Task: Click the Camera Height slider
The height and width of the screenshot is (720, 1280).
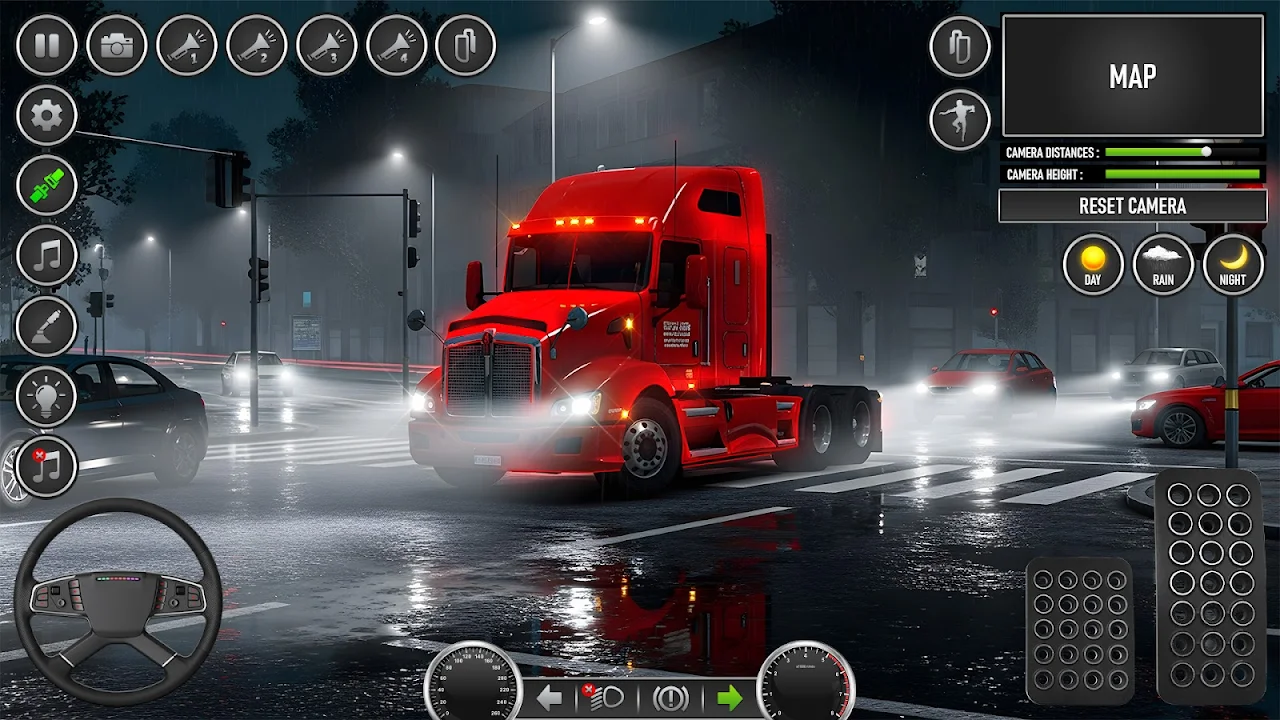Action: 1182,174
